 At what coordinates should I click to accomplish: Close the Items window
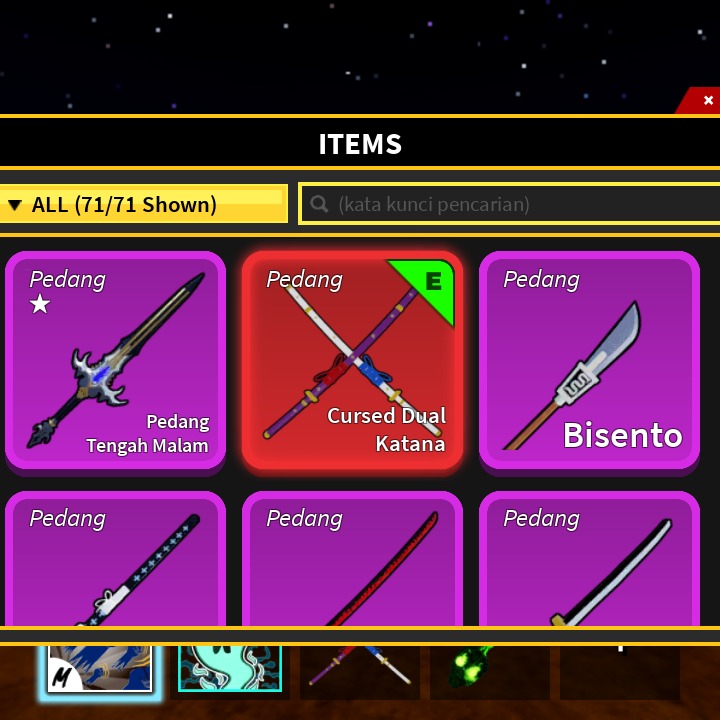point(708,100)
